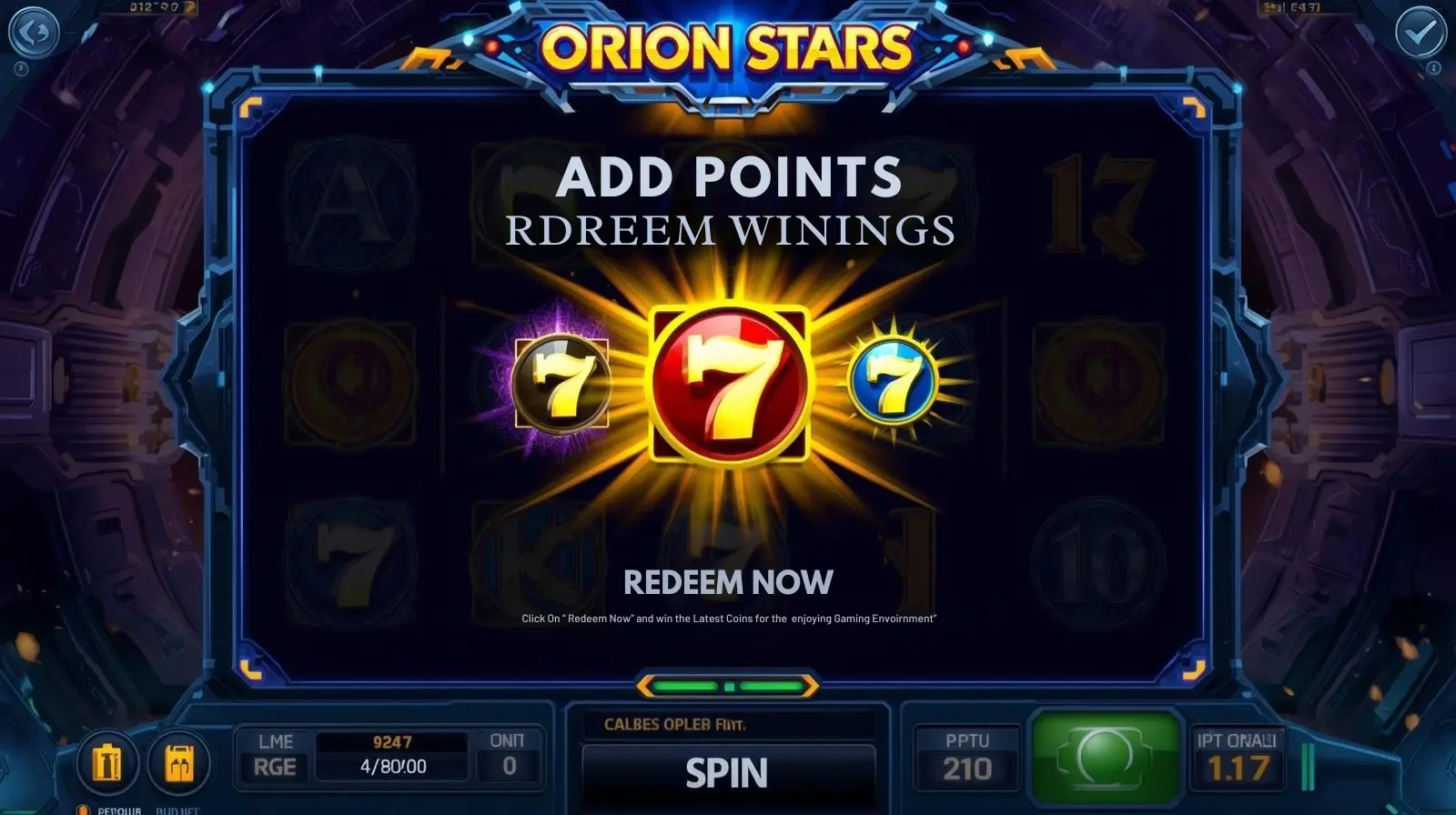Viewport: 1456px width, 815px height.
Task: Expand the CALBES OPLEB panel above SPIN
Action: [x=728, y=725]
